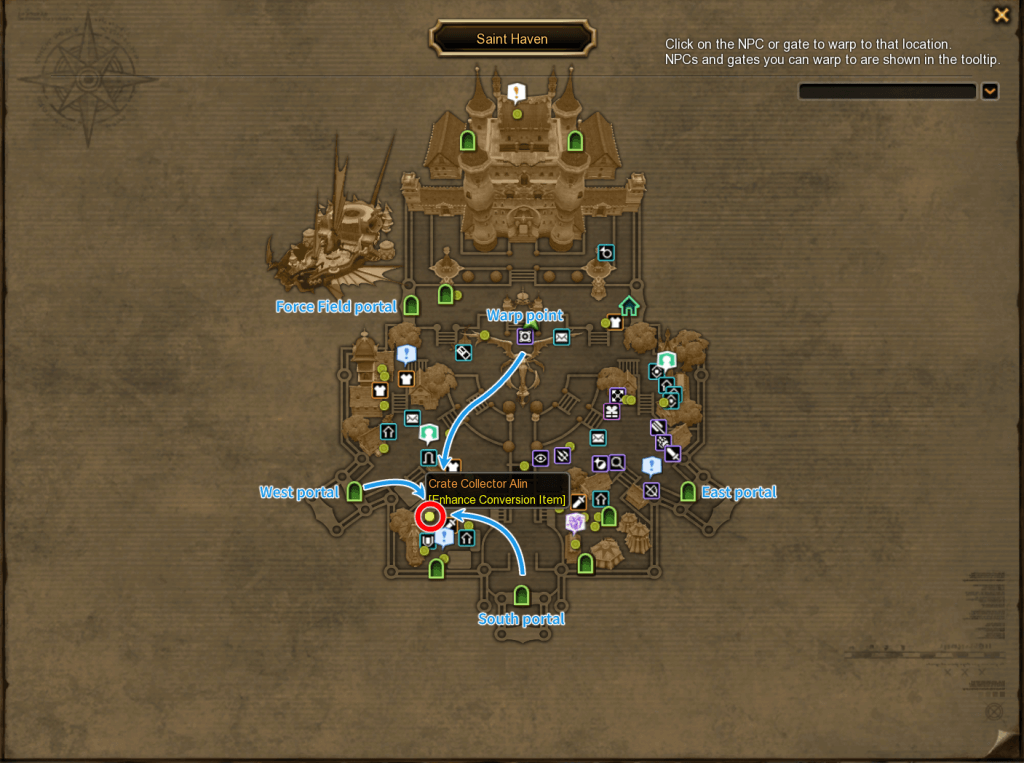Select the castle's right green gate
This screenshot has width=1024, height=763.
[x=575, y=141]
